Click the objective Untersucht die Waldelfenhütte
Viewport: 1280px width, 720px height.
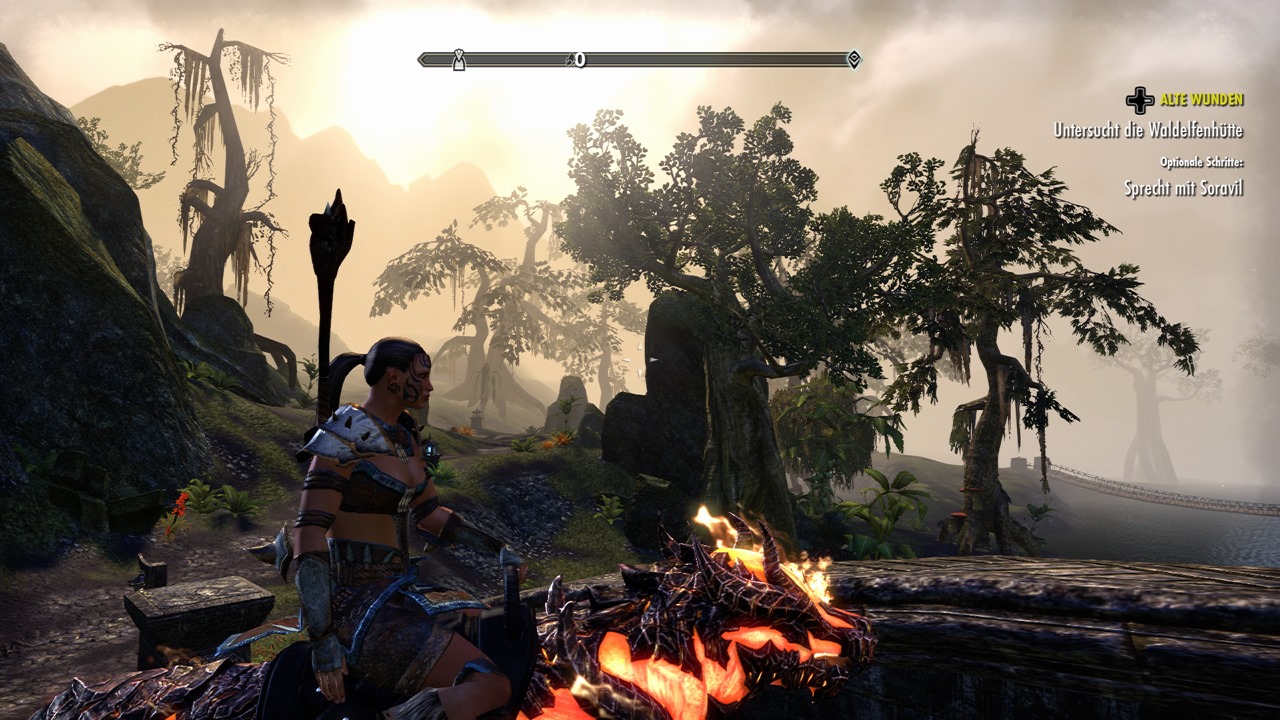point(1148,130)
